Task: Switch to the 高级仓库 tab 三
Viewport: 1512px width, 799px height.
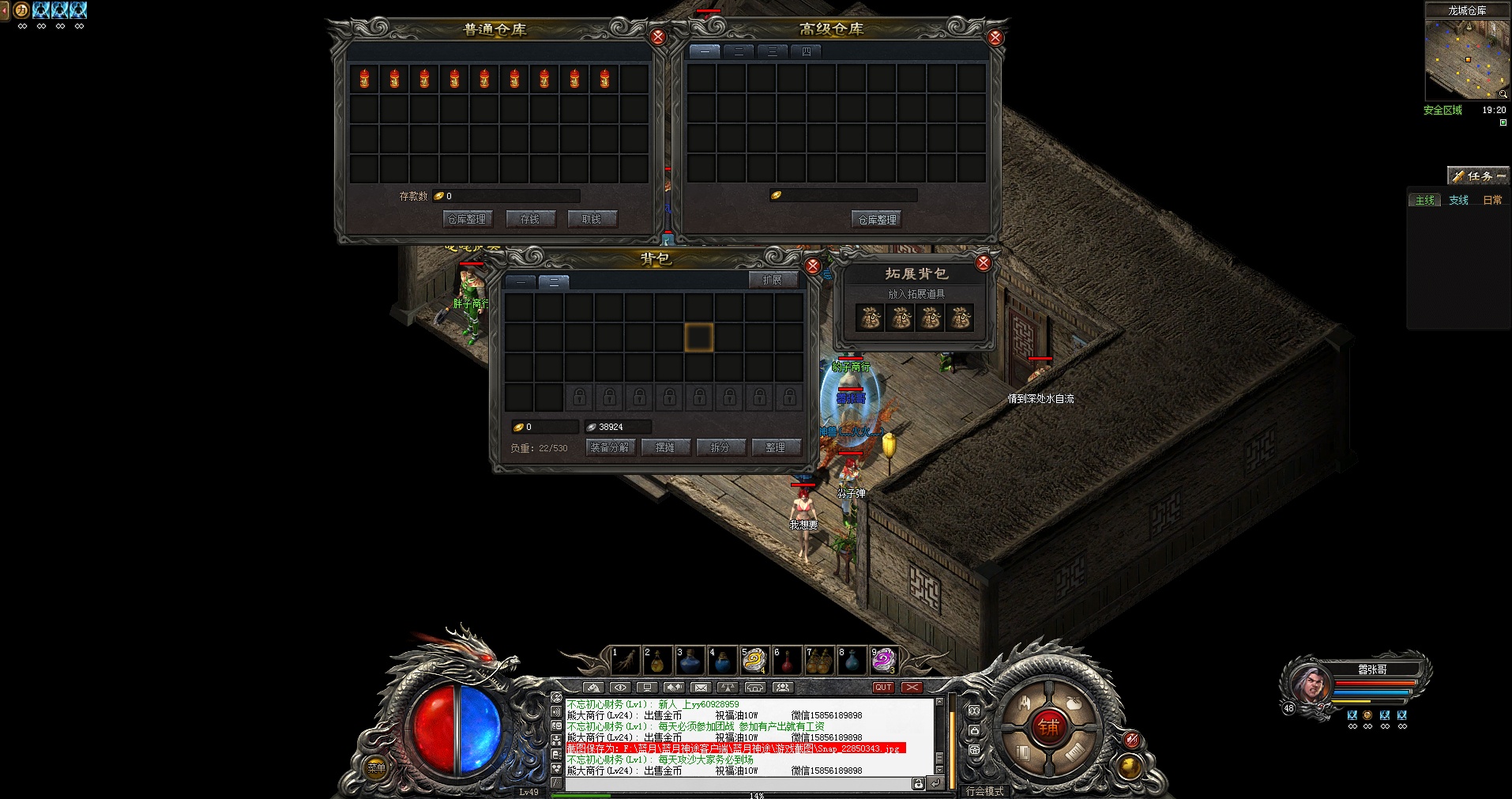Action: 773,51
